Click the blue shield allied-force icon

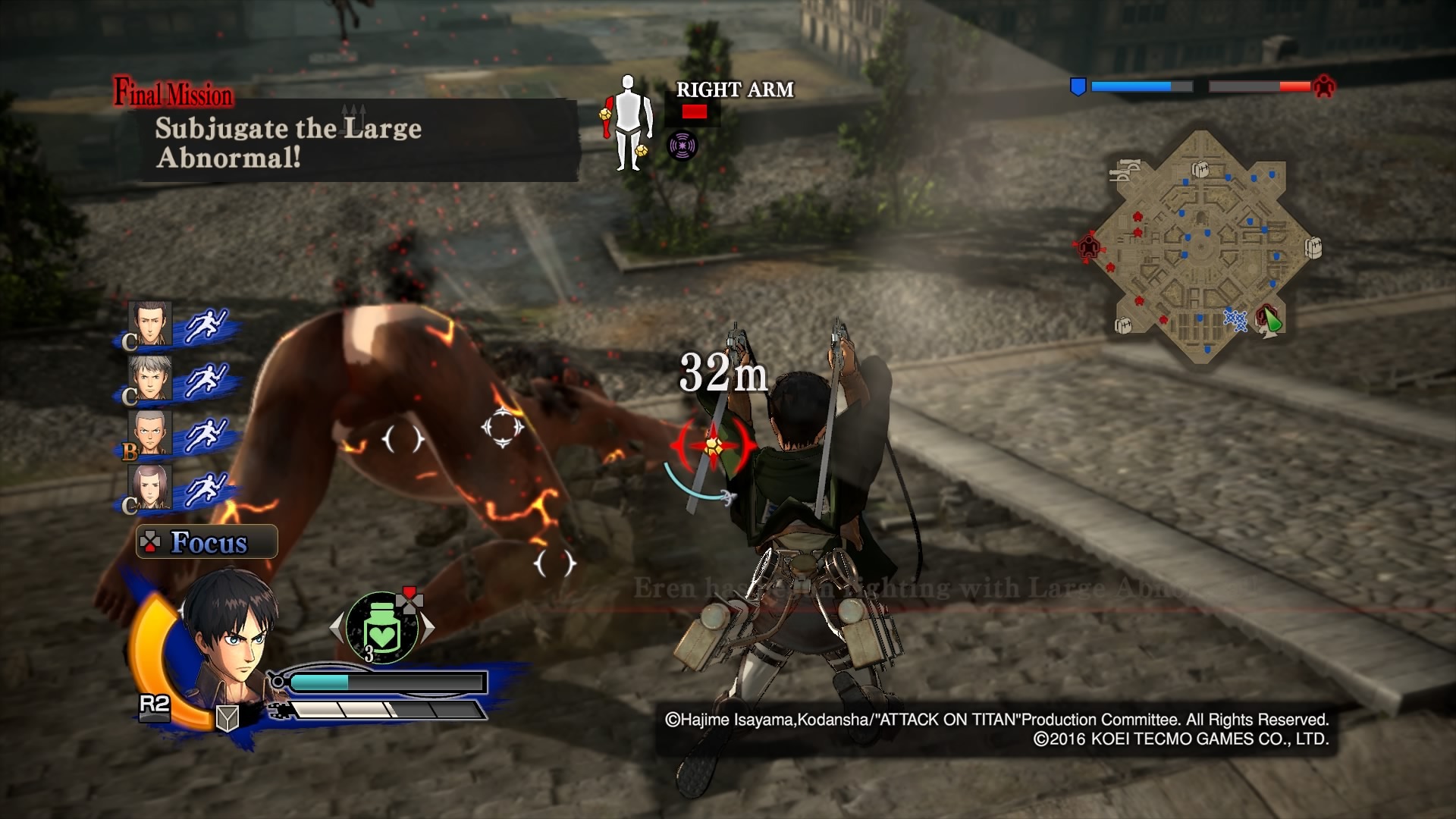click(1078, 86)
